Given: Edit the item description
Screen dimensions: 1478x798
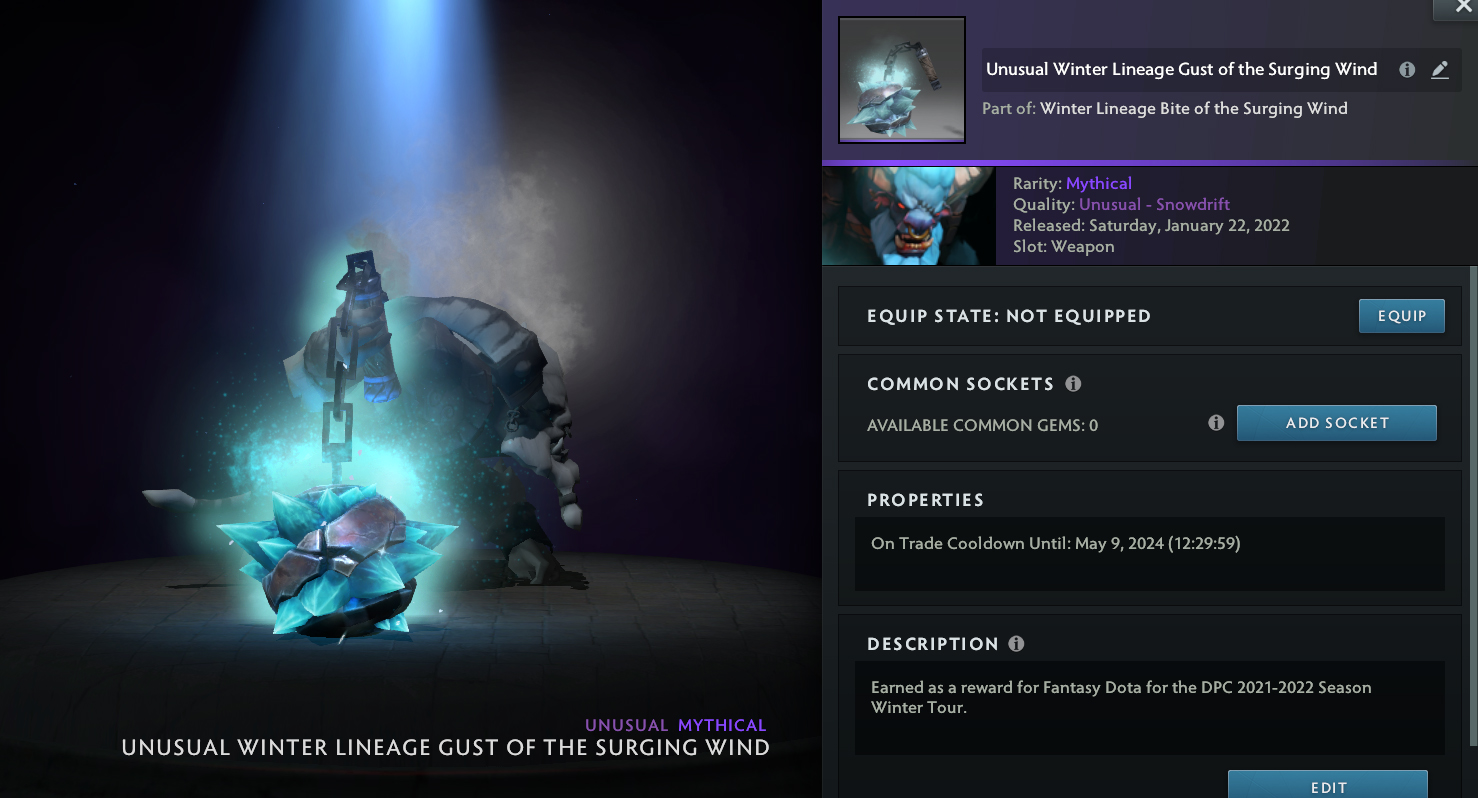Looking at the screenshot, I should point(1327,786).
